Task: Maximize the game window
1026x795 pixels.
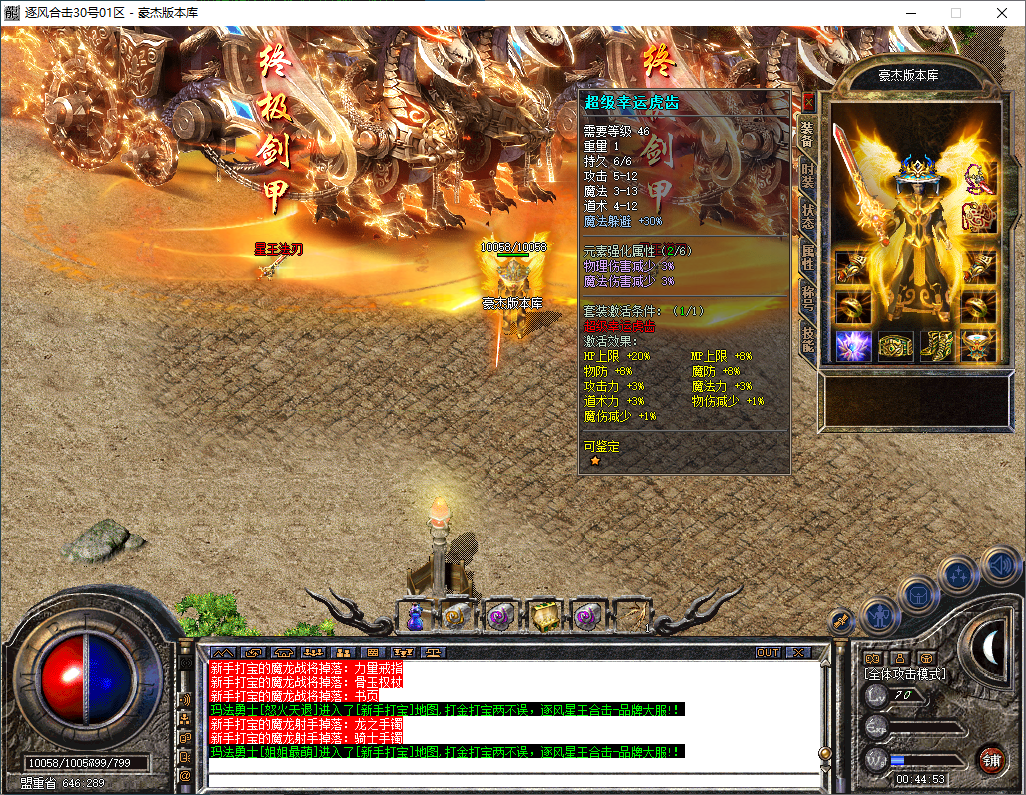Action: [955, 13]
